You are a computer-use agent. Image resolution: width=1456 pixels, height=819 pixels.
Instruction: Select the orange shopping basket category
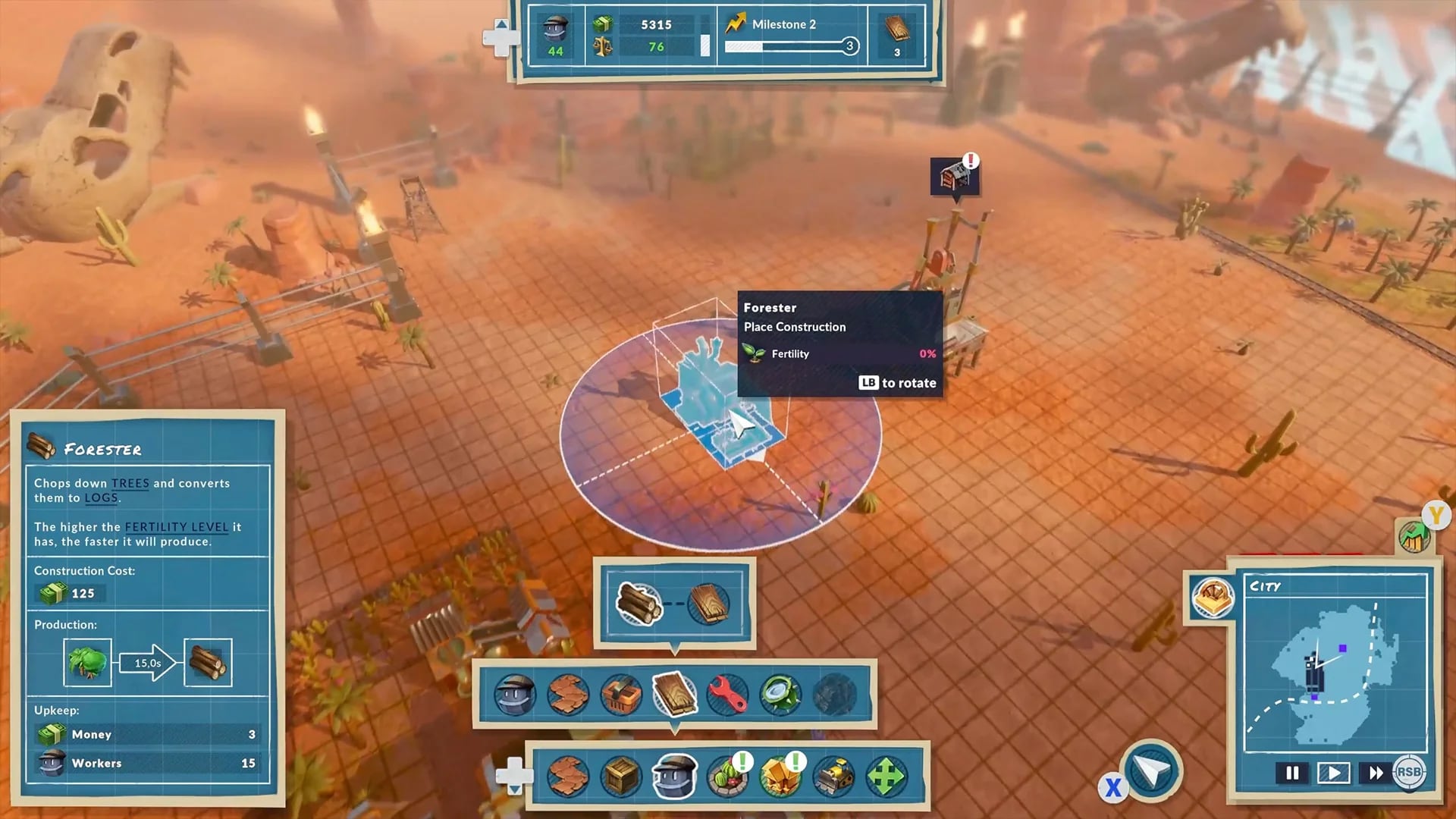pos(621,695)
